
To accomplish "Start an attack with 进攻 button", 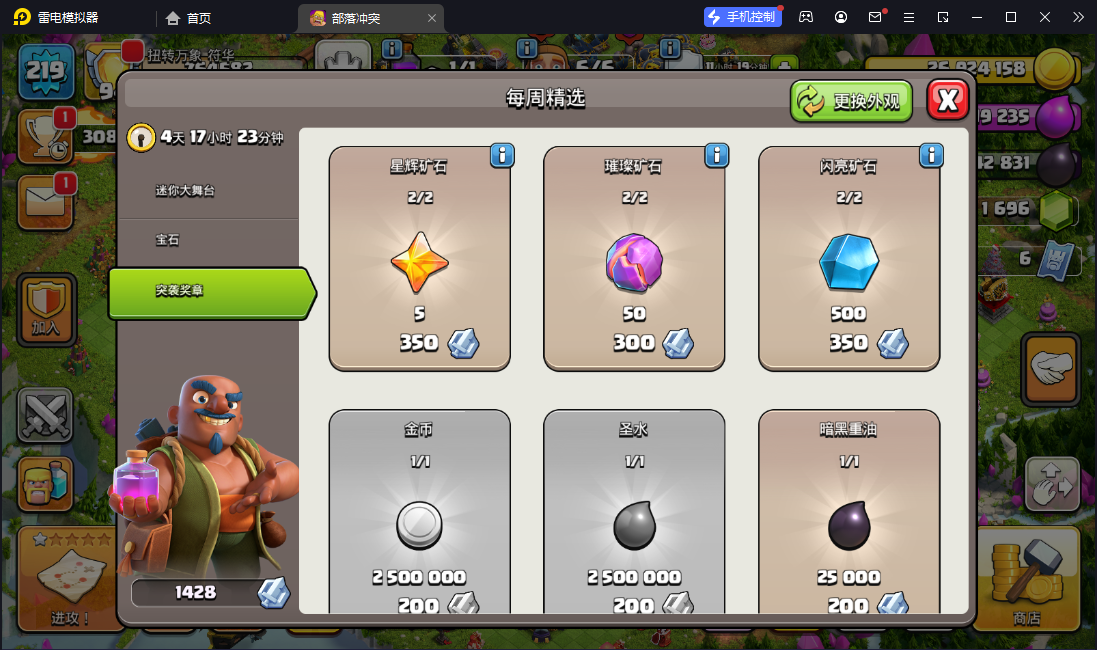I will coord(69,578).
